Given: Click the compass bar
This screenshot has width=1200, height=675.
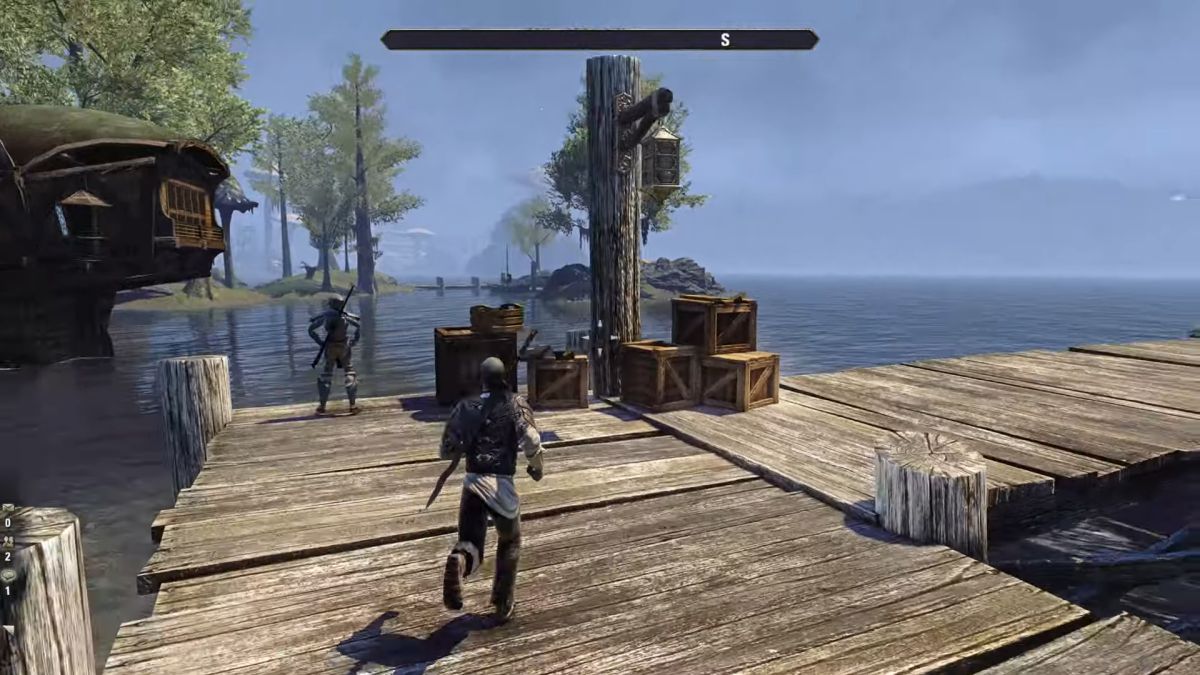Looking at the screenshot, I should [599, 40].
